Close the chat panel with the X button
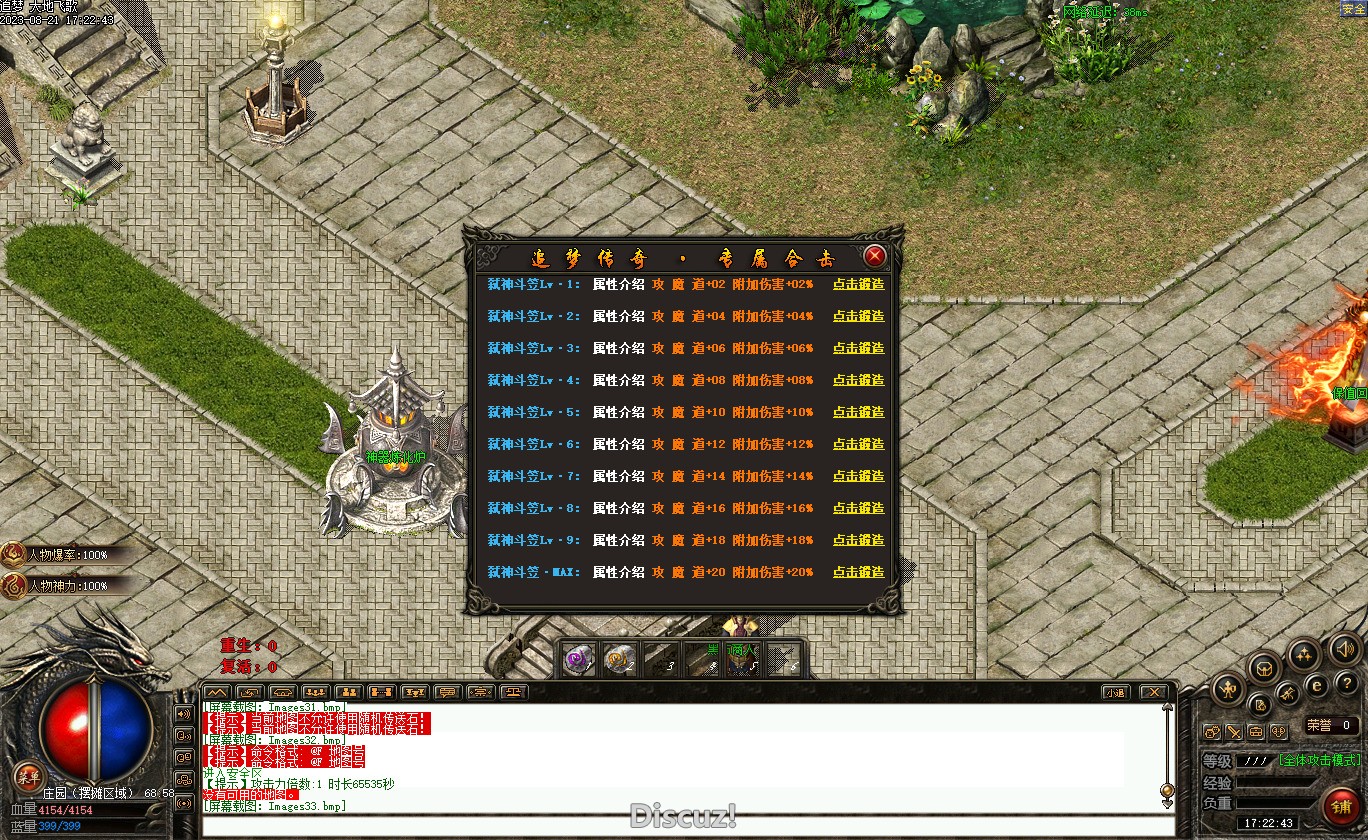The image size is (1368, 840). tap(1153, 692)
